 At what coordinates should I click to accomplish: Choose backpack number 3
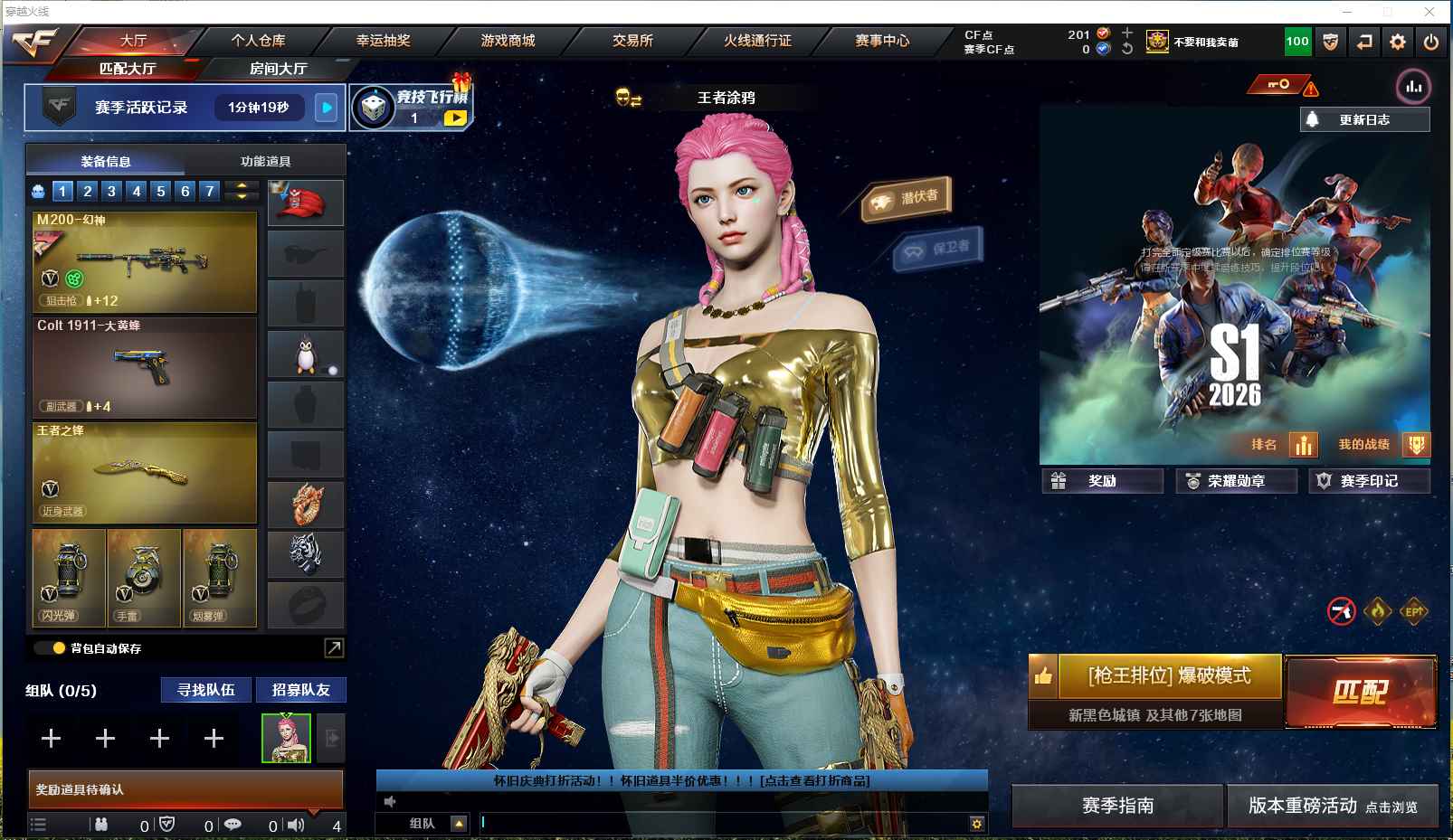[111, 191]
